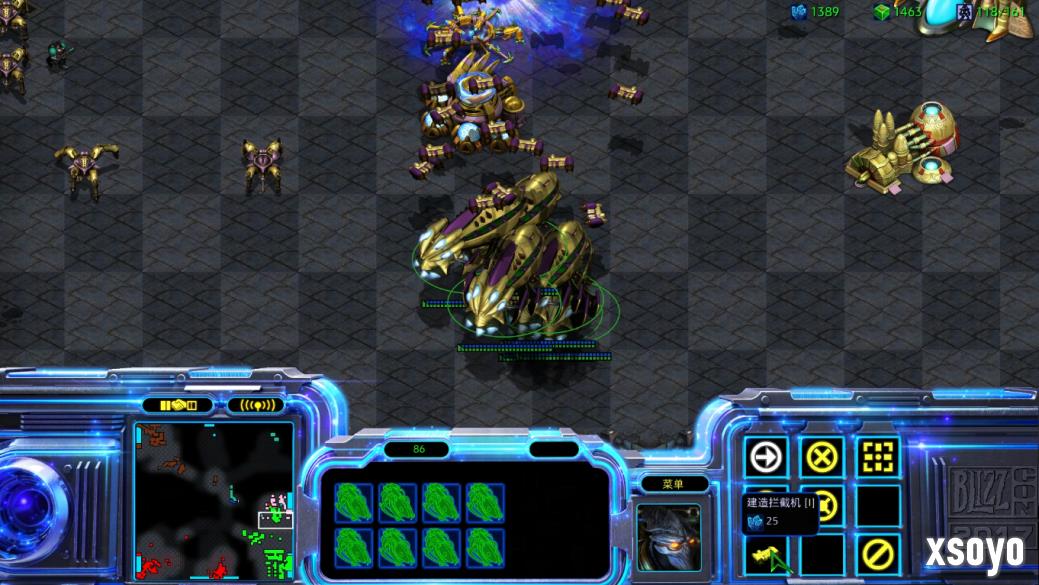The width and height of the screenshot is (1039, 585).
Task: Open the 菜单 game menu
Action: (x=671, y=484)
